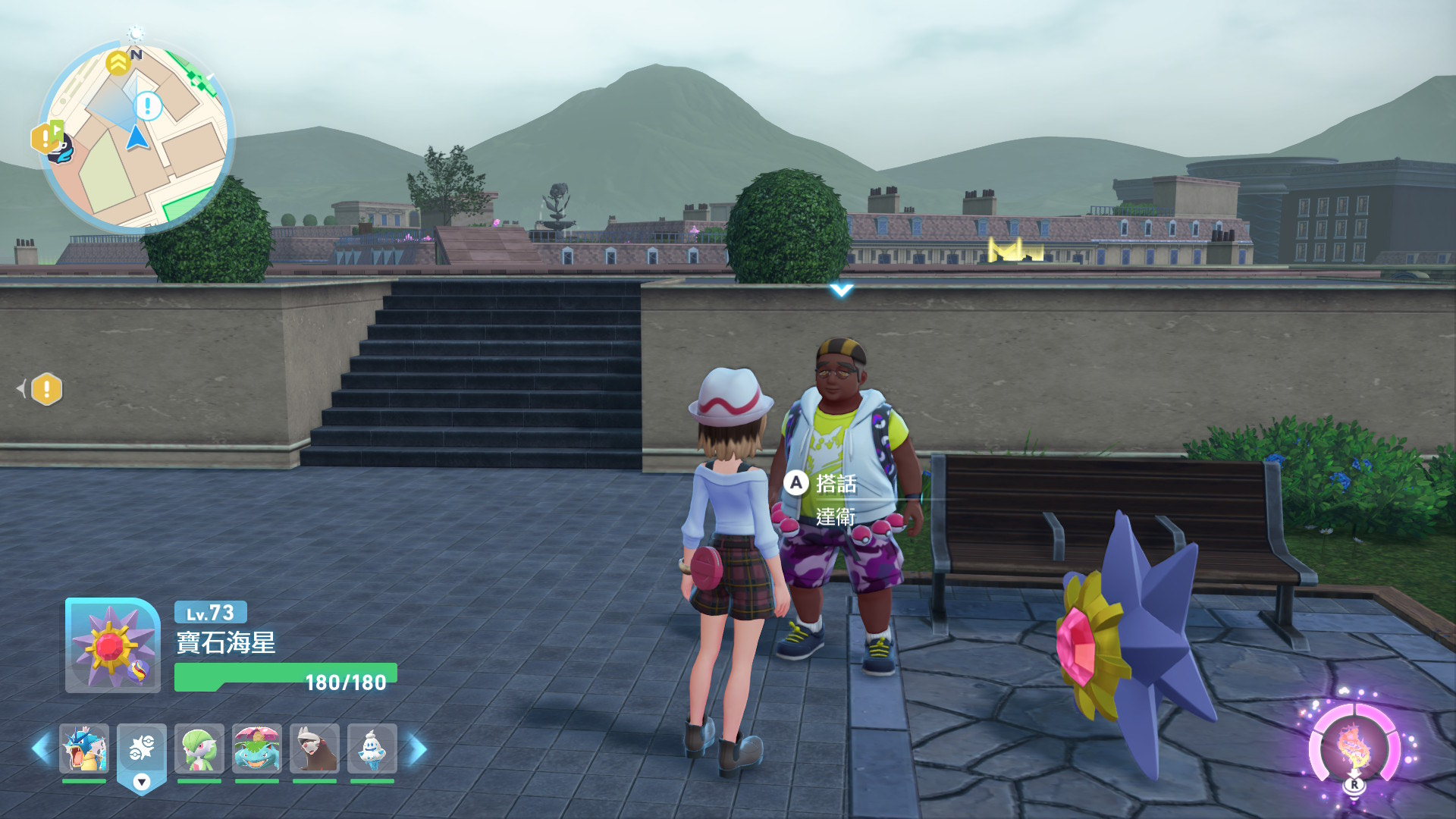Image resolution: width=1456 pixels, height=819 pixels.
Task: Select the highlighted Poké Ball party slot
Action: tap(142, 748)
